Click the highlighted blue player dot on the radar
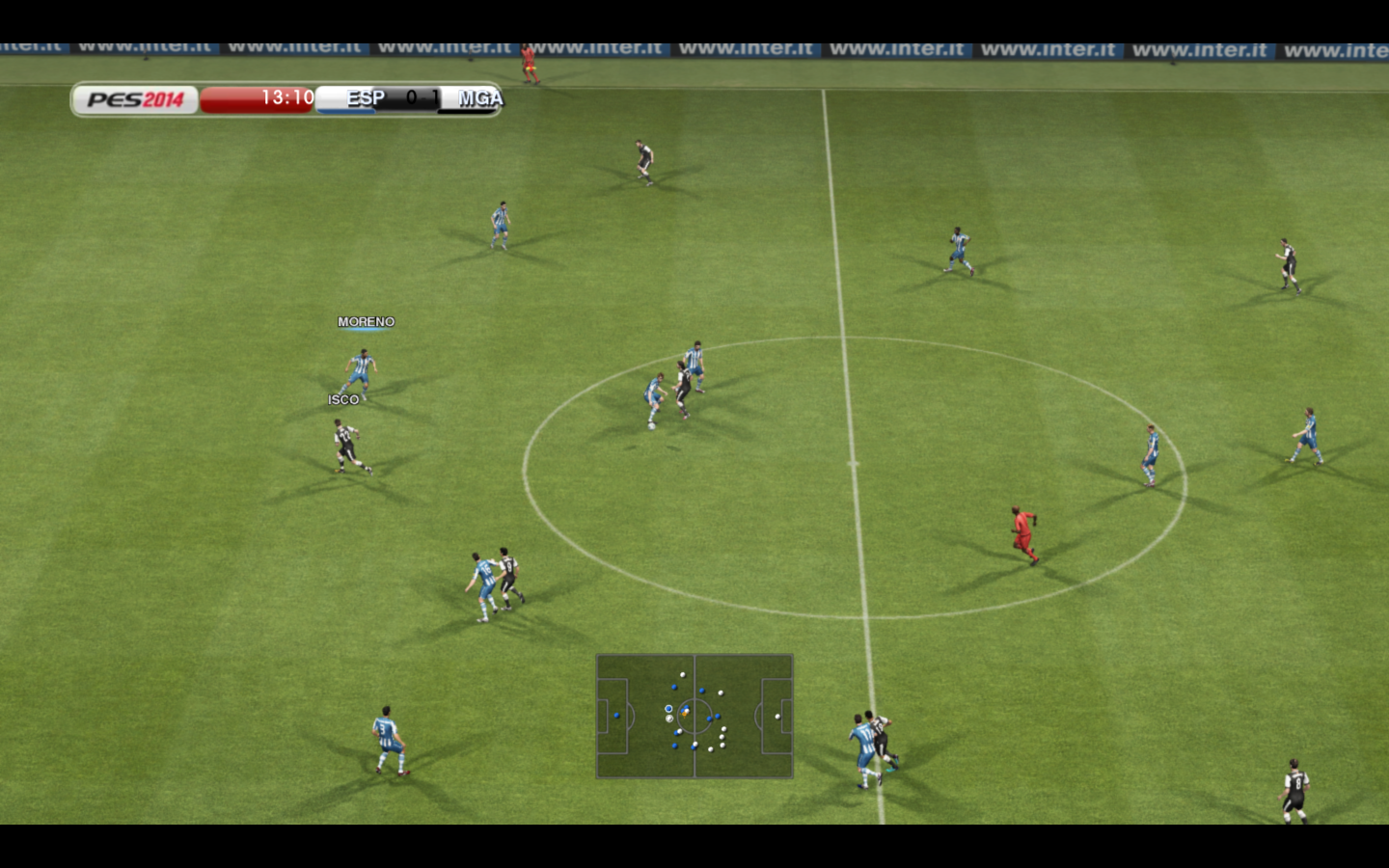Viewport: 1389px width, 868px height. tap(668, 709)
